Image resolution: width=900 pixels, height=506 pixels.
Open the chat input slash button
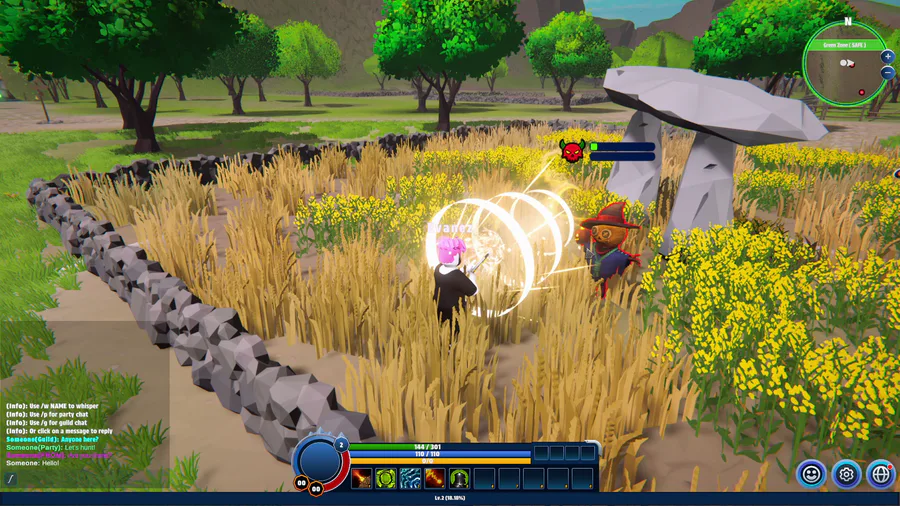point(12,480)
